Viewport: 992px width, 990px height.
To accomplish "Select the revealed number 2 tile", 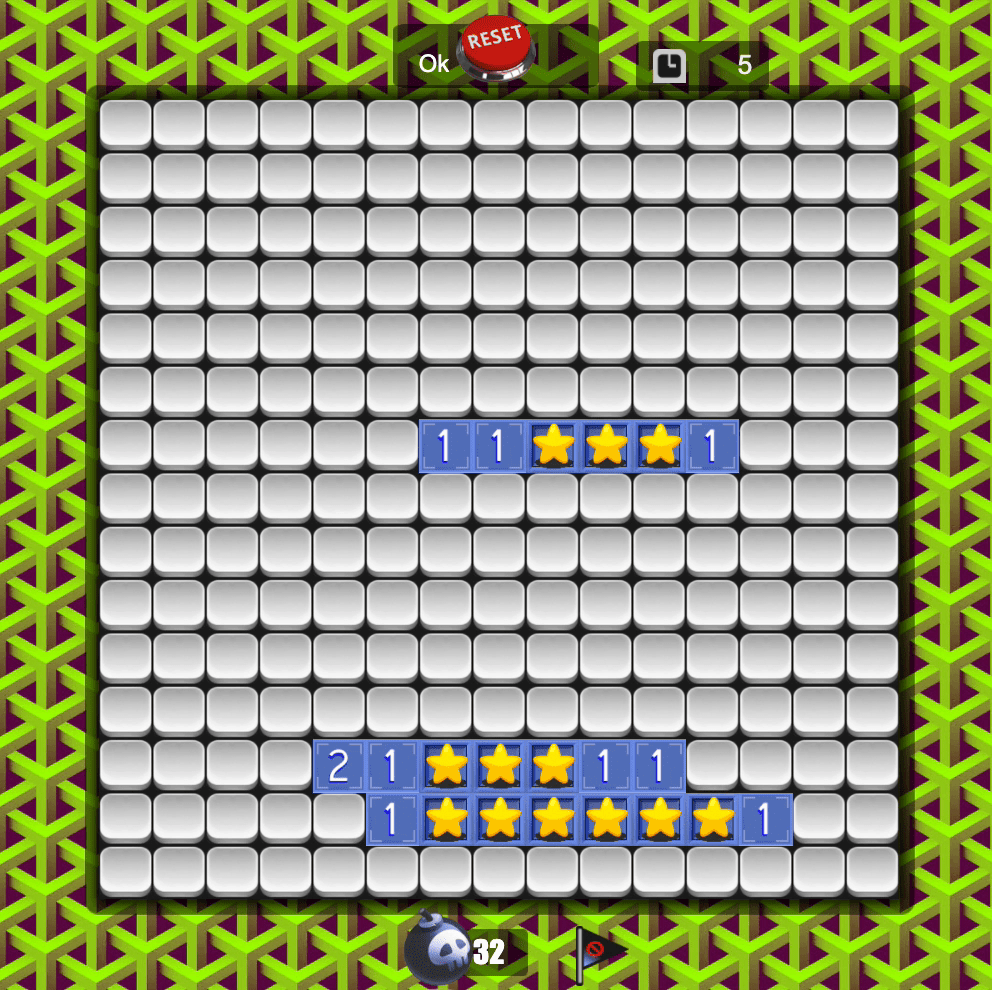I will [339, 766].
